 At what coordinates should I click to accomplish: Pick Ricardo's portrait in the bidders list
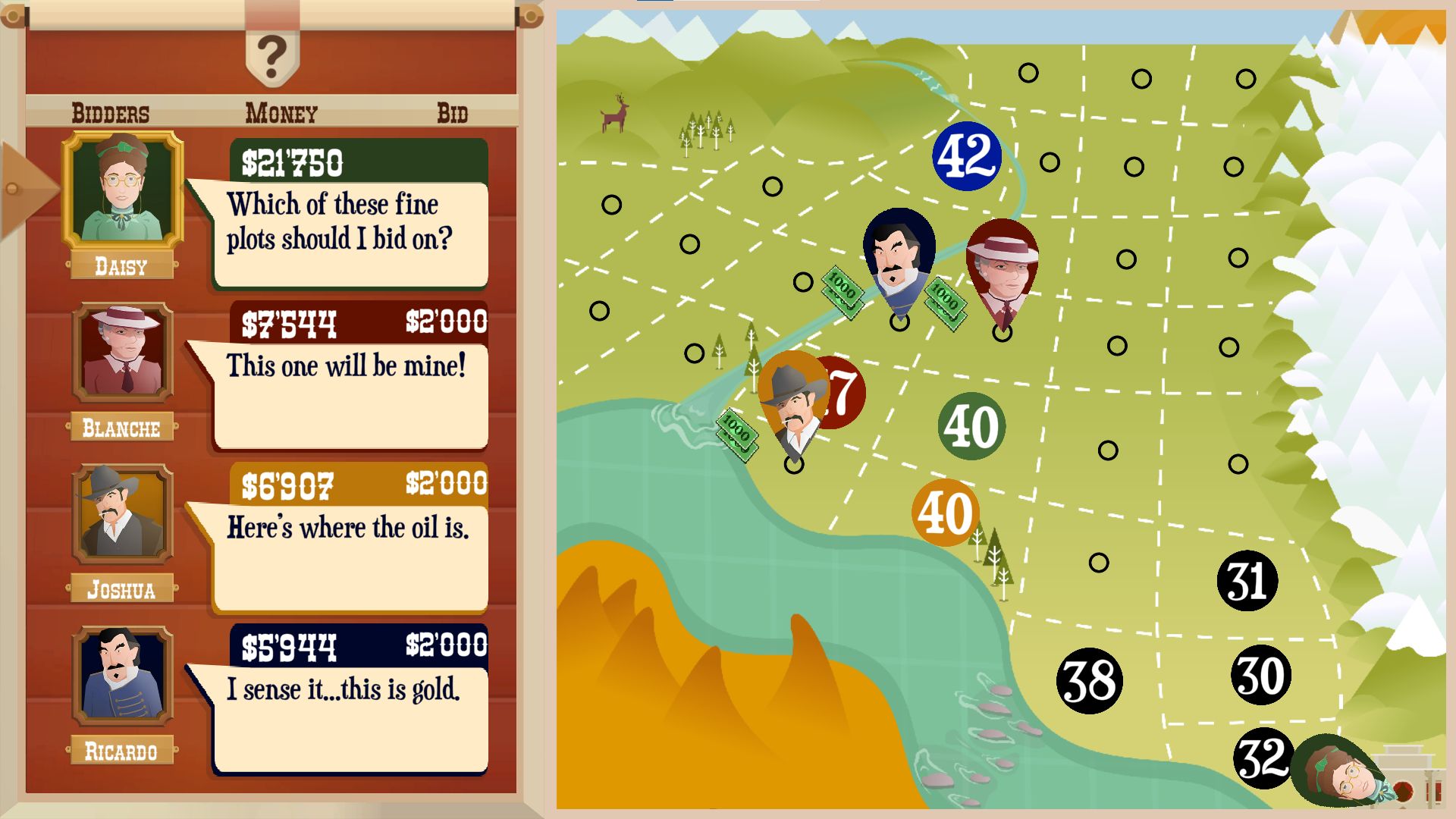[x=122, y=675]
